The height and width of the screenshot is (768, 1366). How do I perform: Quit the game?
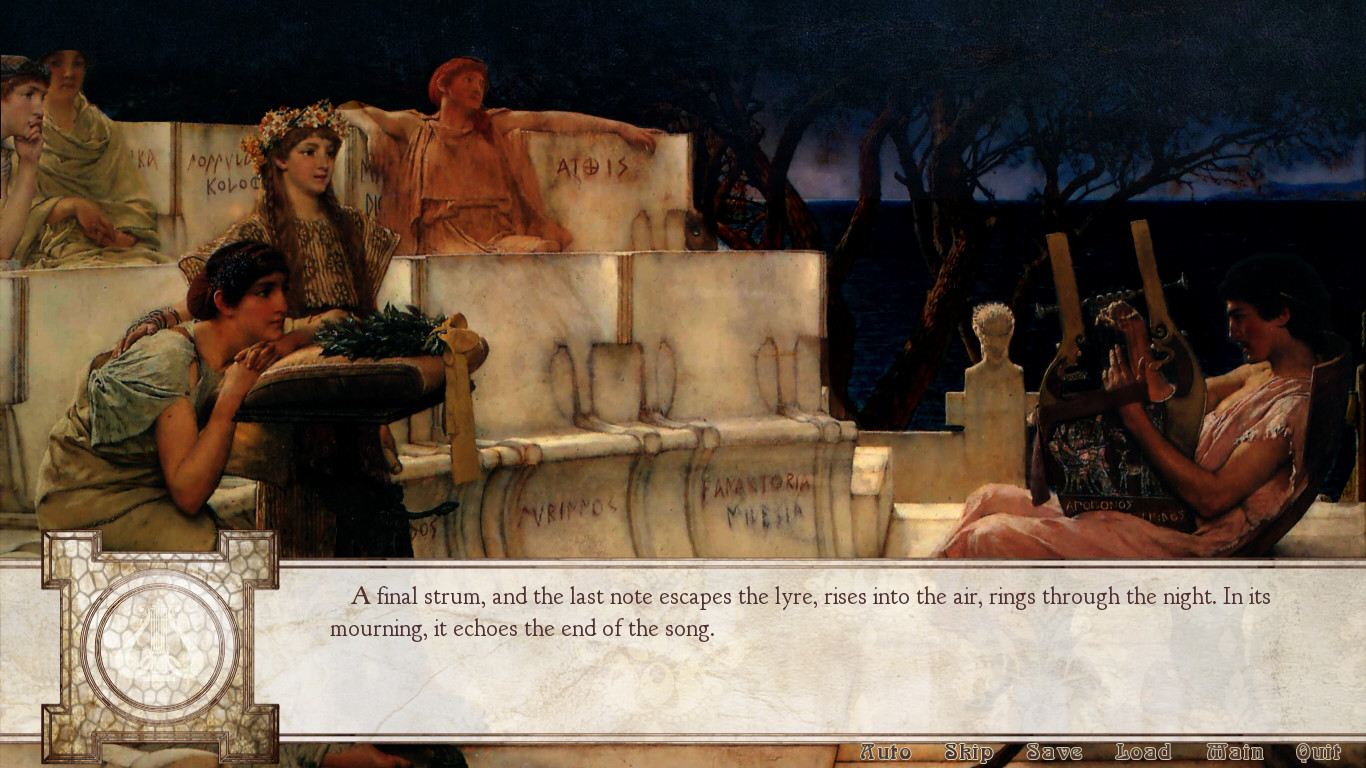click(1318, 752)
